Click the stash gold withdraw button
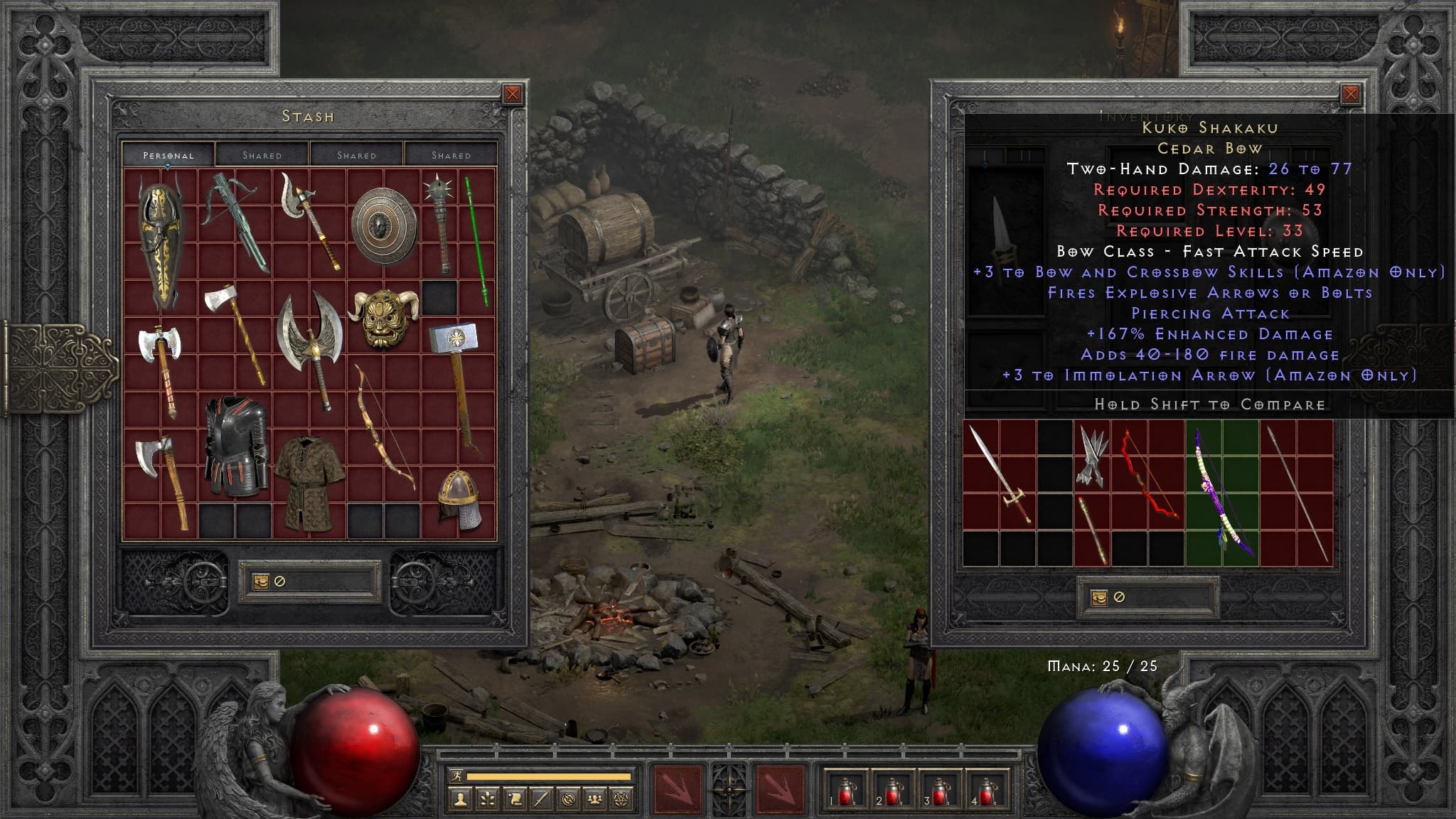The width and height of the screenshot is (1456, 819). point(261,581)
